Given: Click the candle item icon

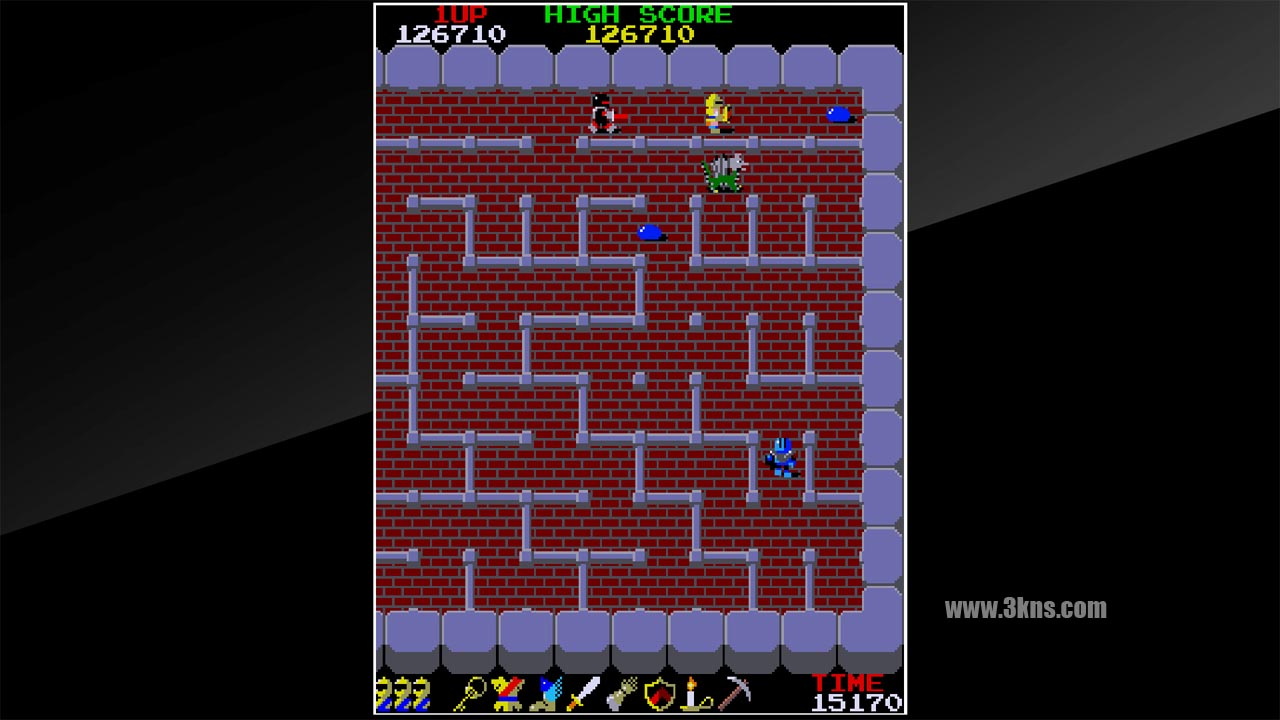Looking at the screenshot, I should pyautogui.click(x=692, y=693).
